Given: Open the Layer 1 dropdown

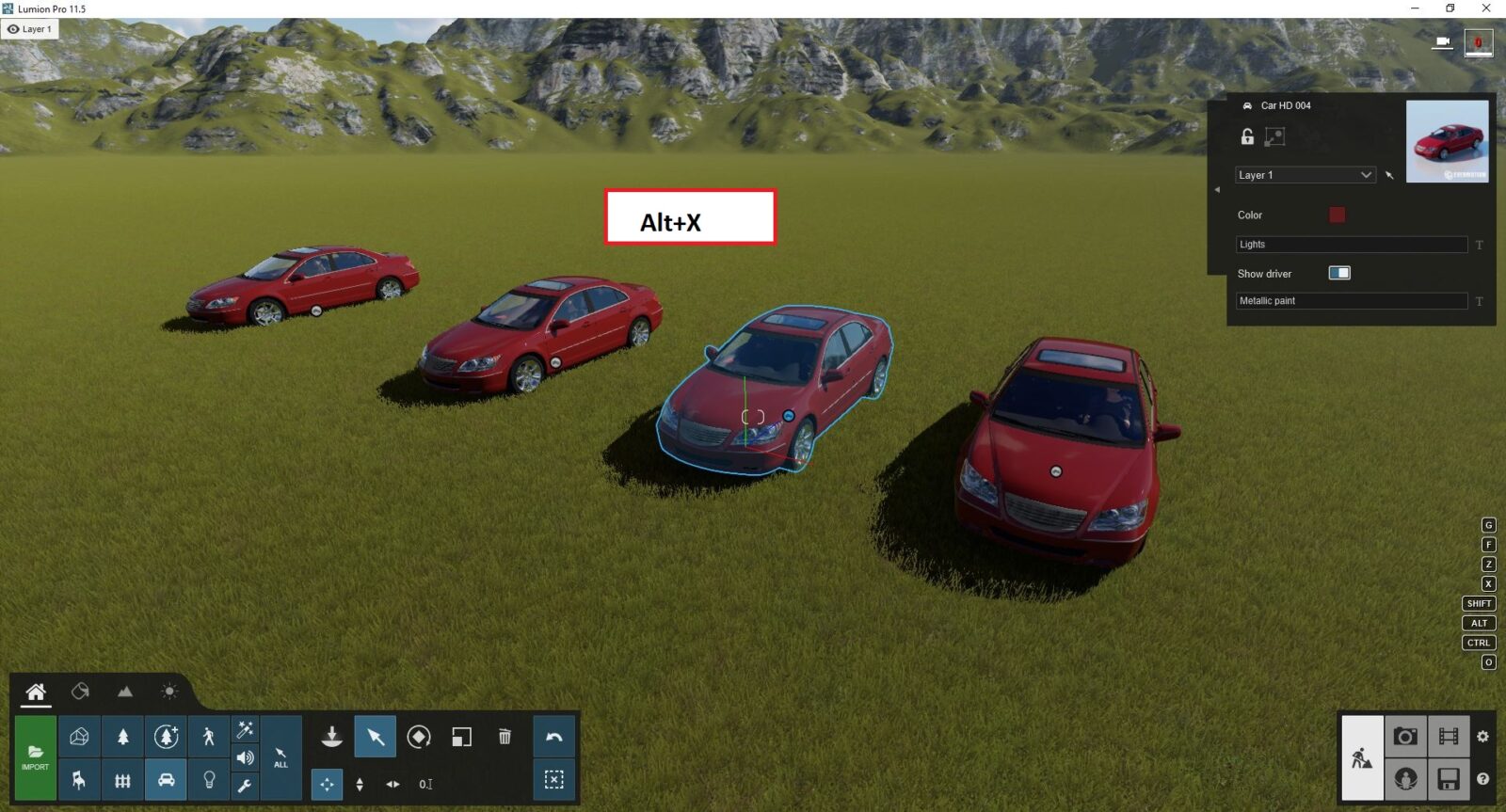Looking at the screenshot, I should point(1305,175).
